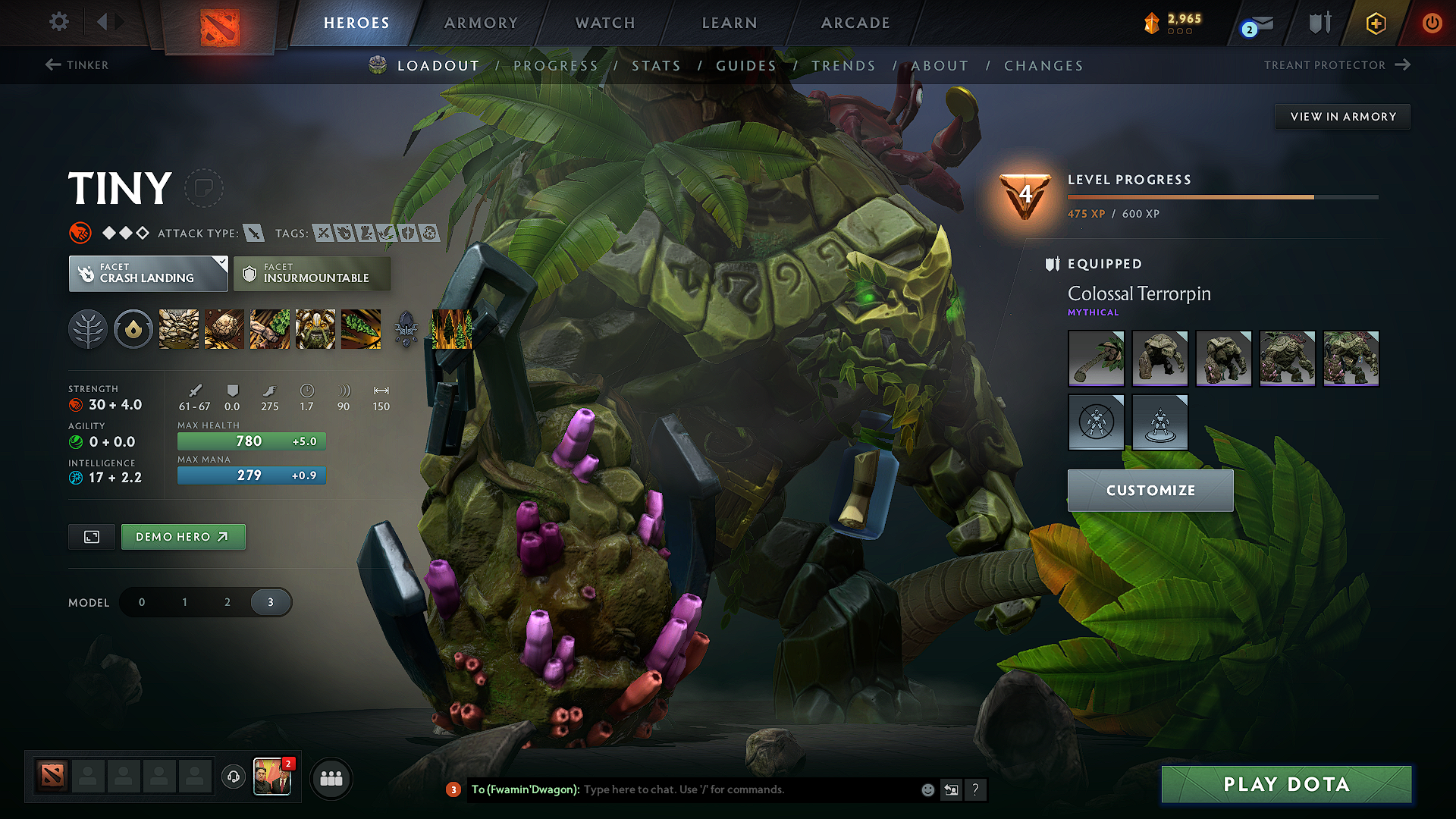Expand the Crash Landing facet details

coord(148,274)
